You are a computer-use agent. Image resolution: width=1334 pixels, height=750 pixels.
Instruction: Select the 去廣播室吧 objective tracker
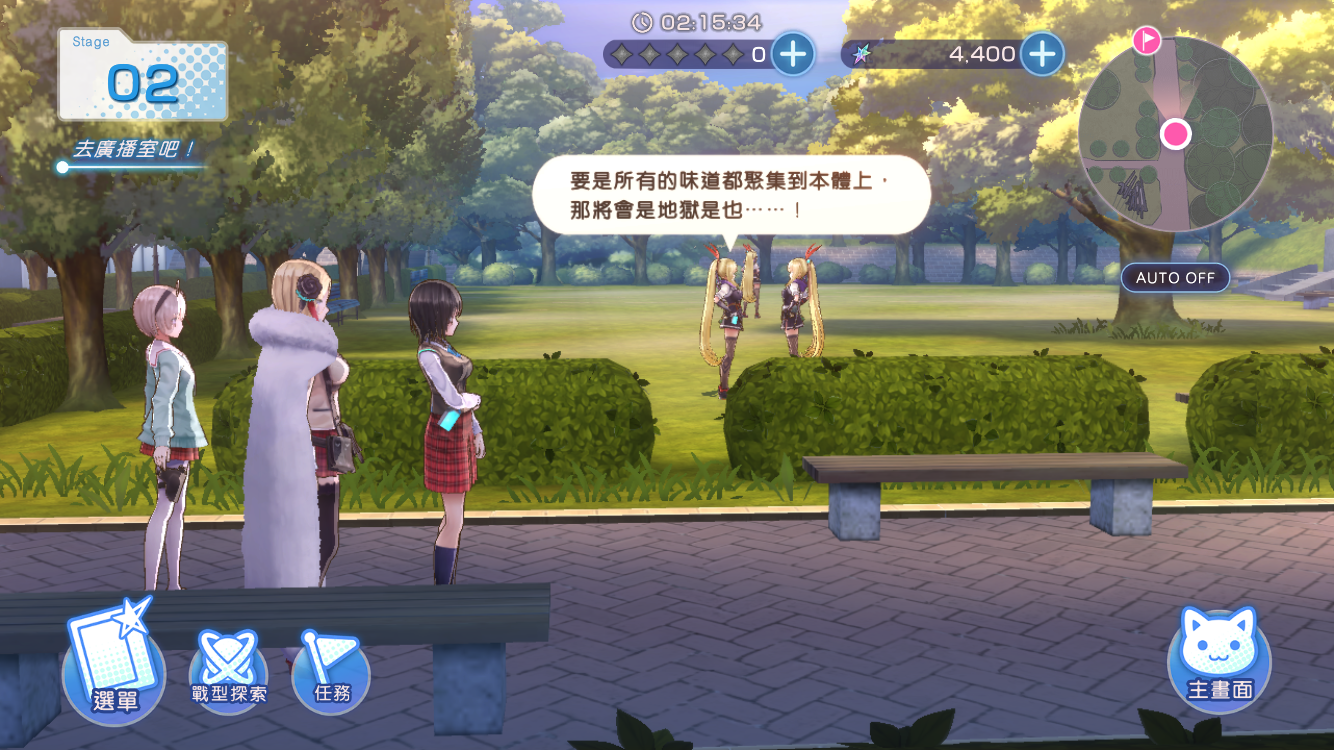click(134, 151)
